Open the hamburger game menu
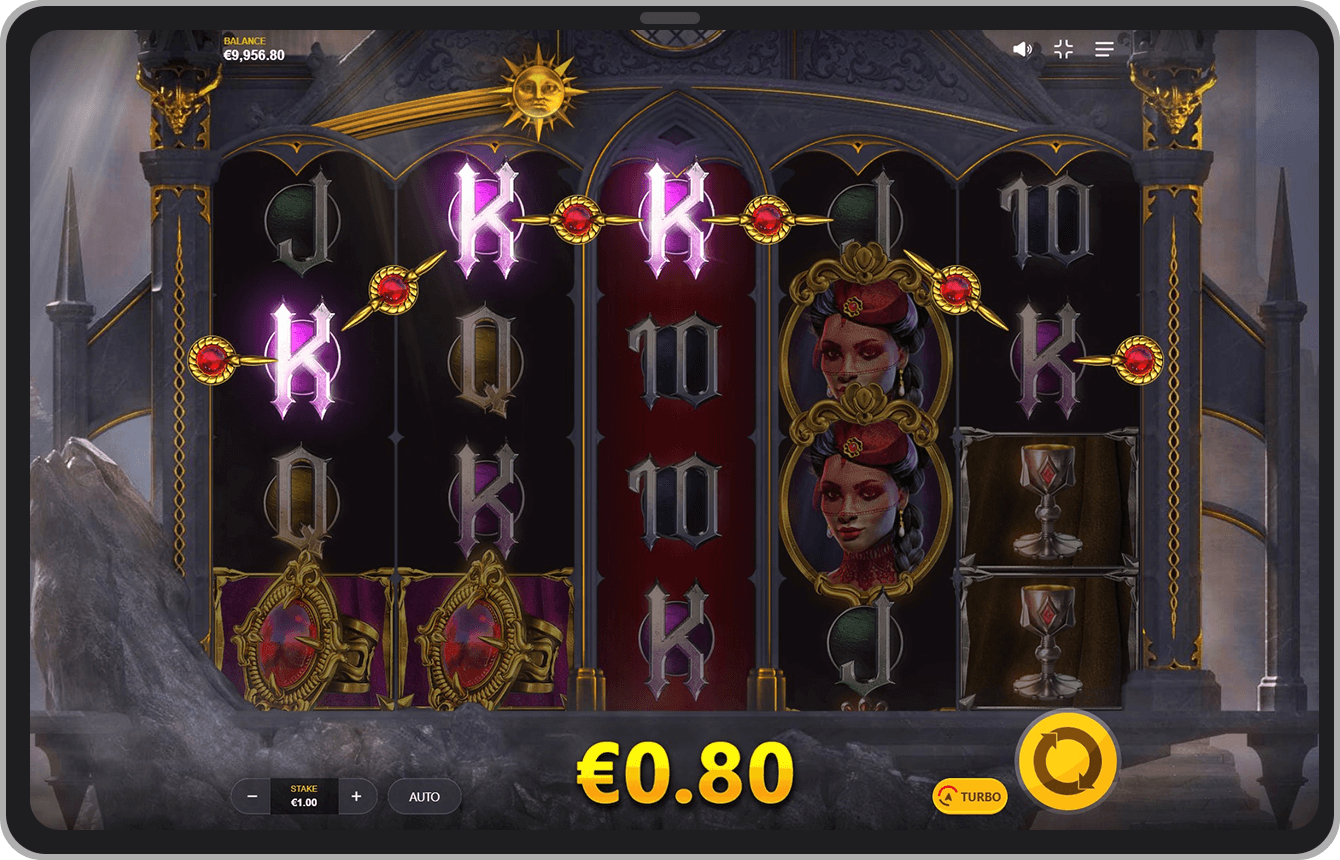This screenshot has width=1340, height=860. [x=1102, y=47]
